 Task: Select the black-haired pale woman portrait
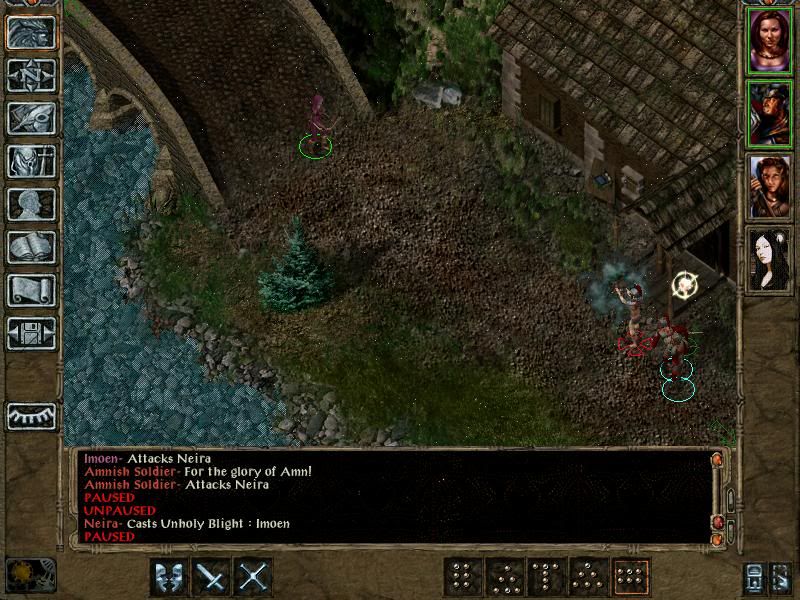[769, 259]
